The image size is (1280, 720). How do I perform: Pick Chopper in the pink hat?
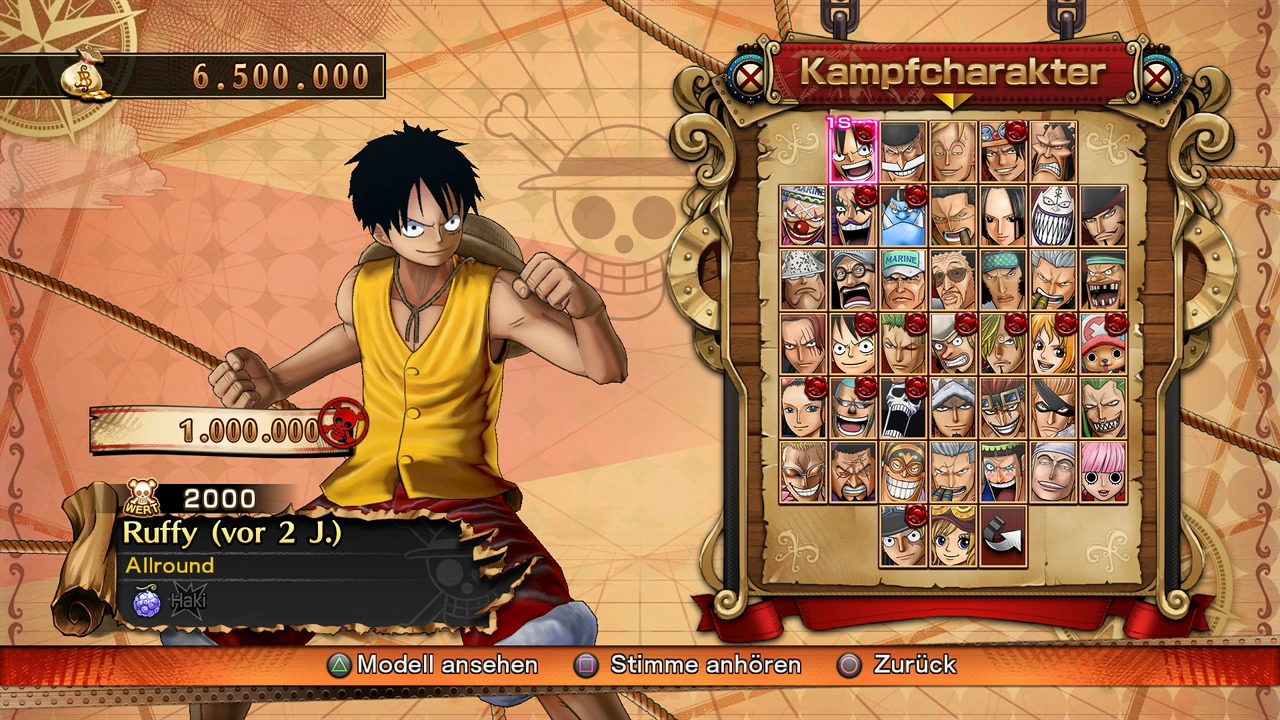coord(1103,344)
